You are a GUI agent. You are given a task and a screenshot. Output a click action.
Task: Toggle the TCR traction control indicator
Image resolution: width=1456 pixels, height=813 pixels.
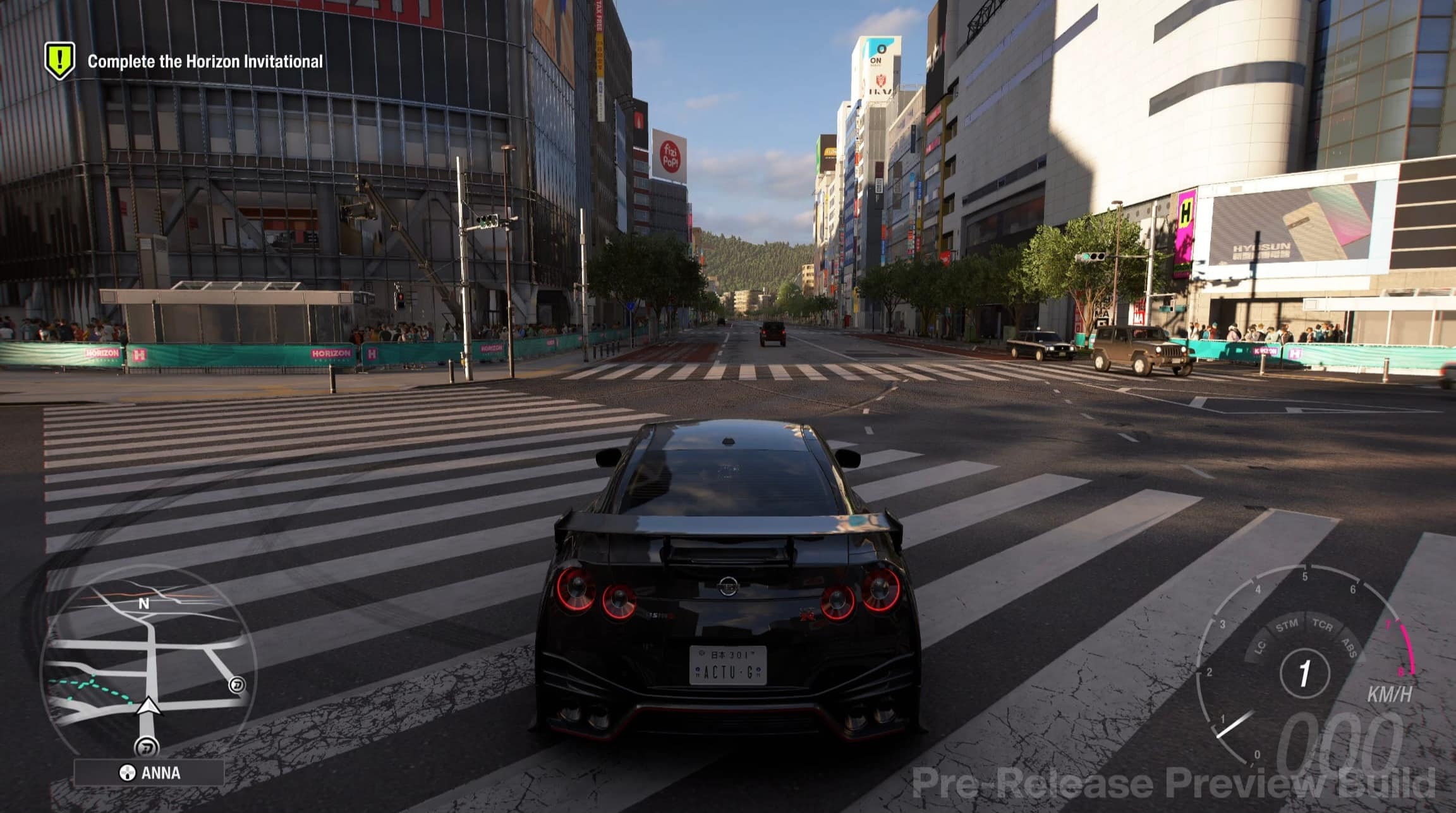1323,626
